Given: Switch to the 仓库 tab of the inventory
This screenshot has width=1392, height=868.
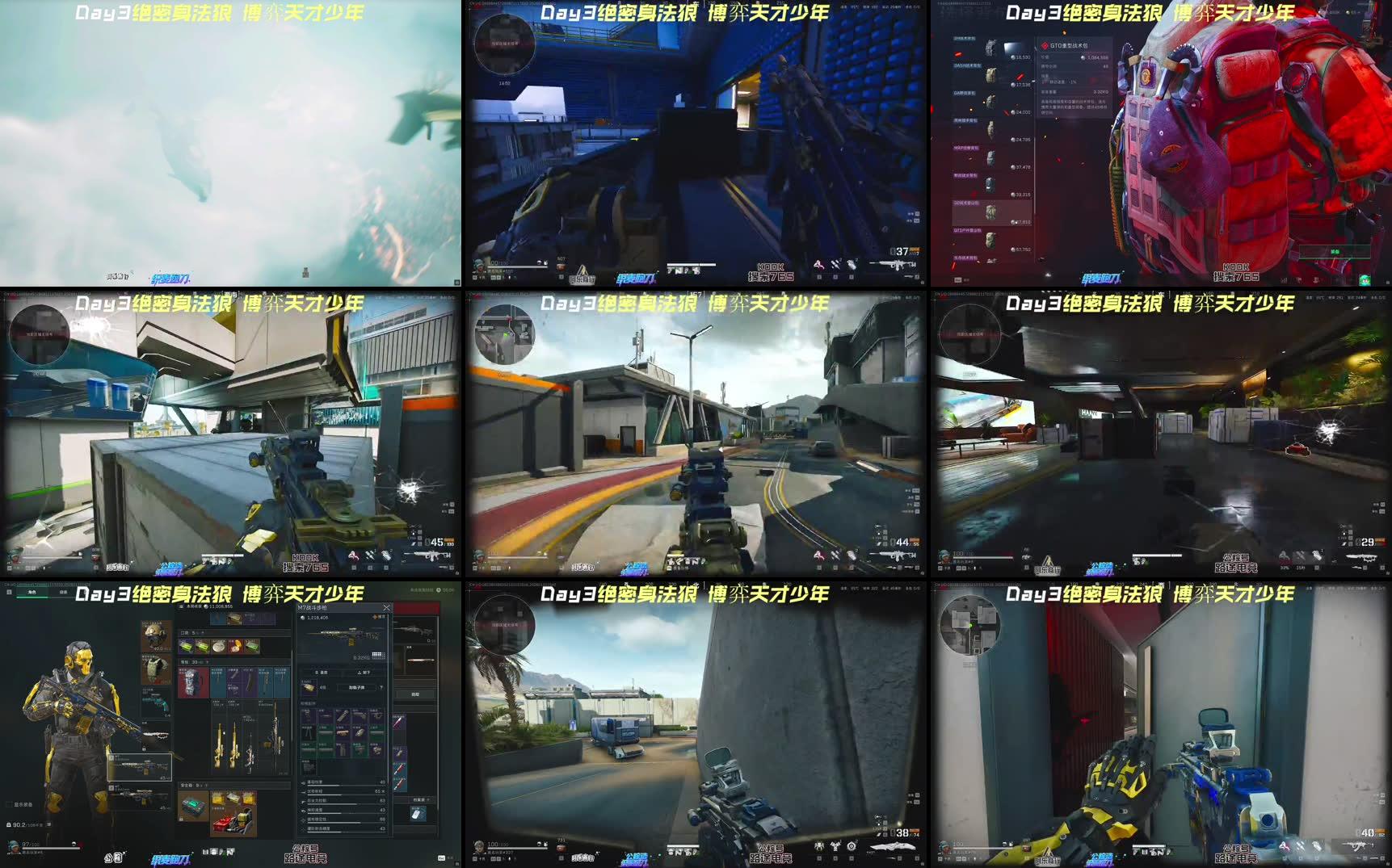Looking at the screenshot, I should [63, 591].
